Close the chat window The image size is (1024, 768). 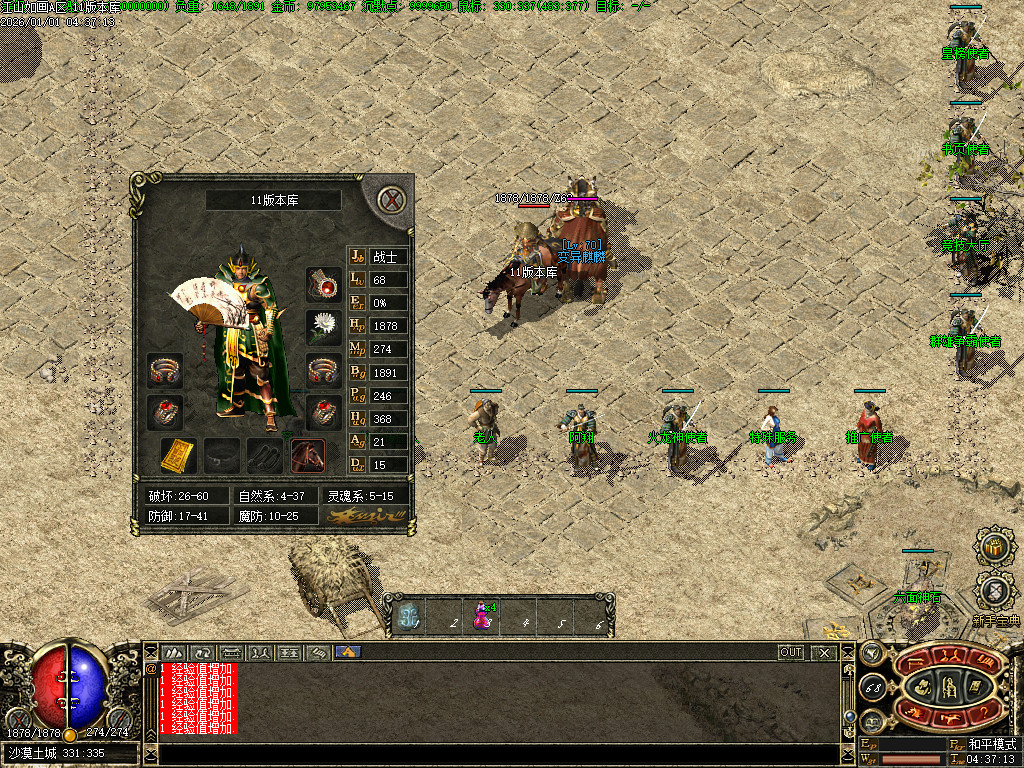pyautogui.click(x=824, y=652)
